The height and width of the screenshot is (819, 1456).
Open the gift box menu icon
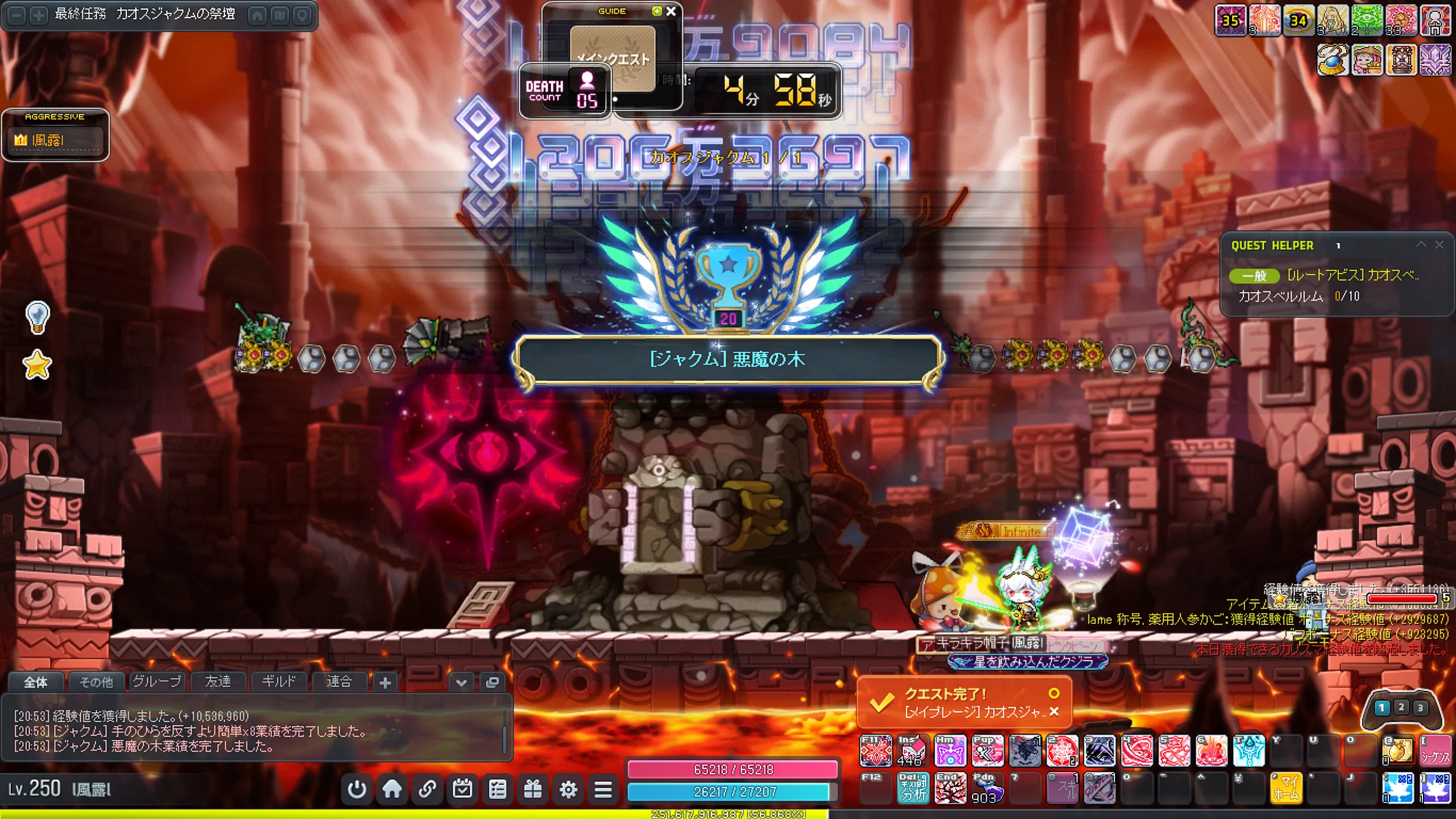coord(533,789)
